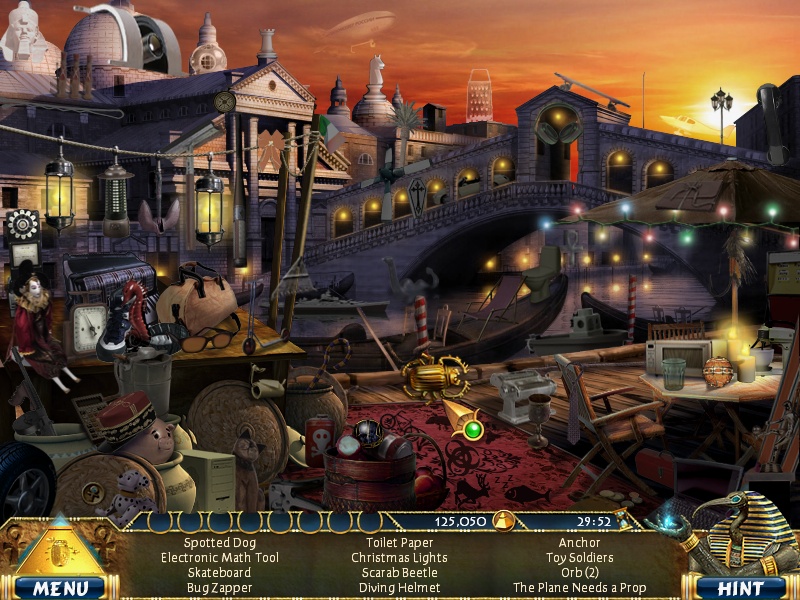
Task: Choose the 'Toy Soldiers' list entry
Action: coord(579,558)
